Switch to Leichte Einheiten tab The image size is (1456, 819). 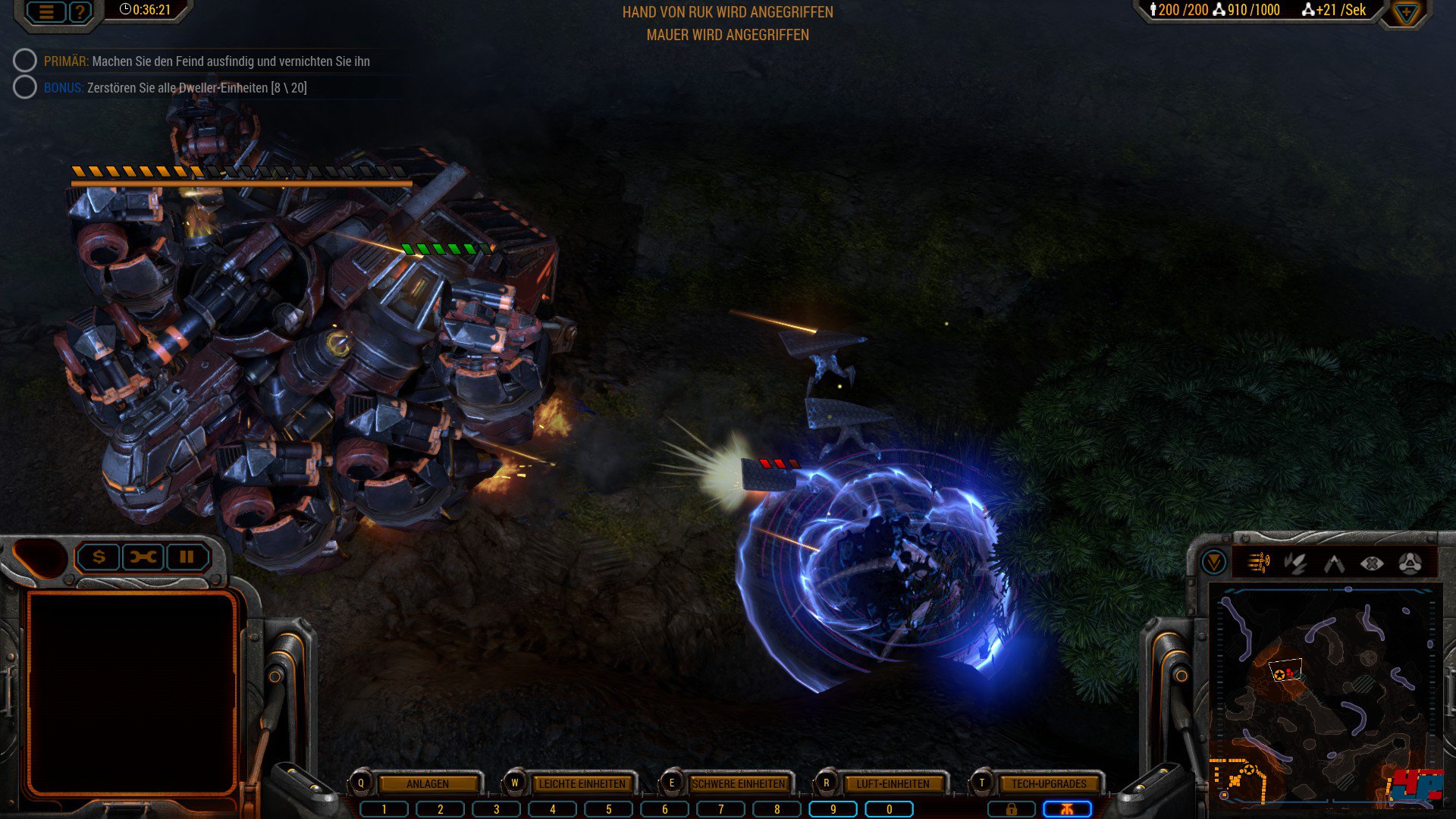(x=582, y=783)
